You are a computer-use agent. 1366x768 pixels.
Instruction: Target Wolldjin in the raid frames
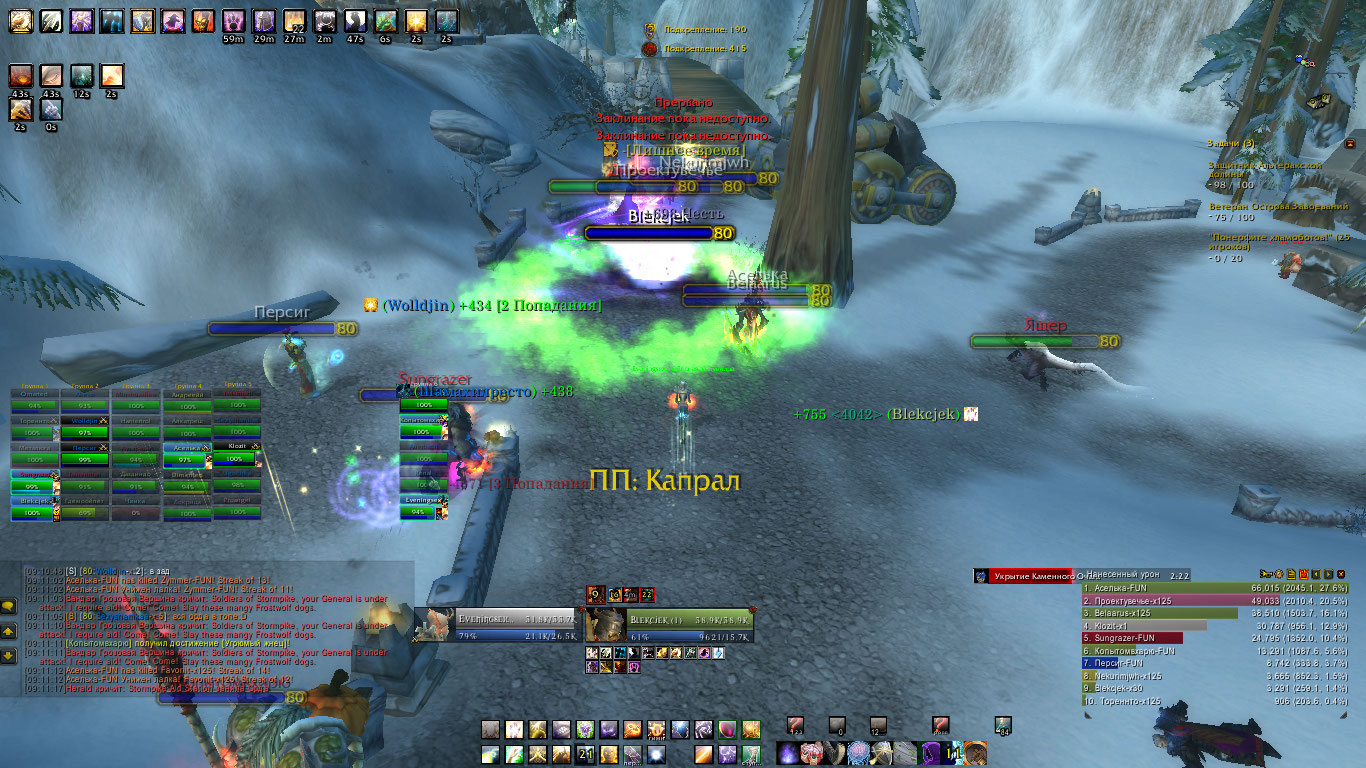click(x=85, y=422)
